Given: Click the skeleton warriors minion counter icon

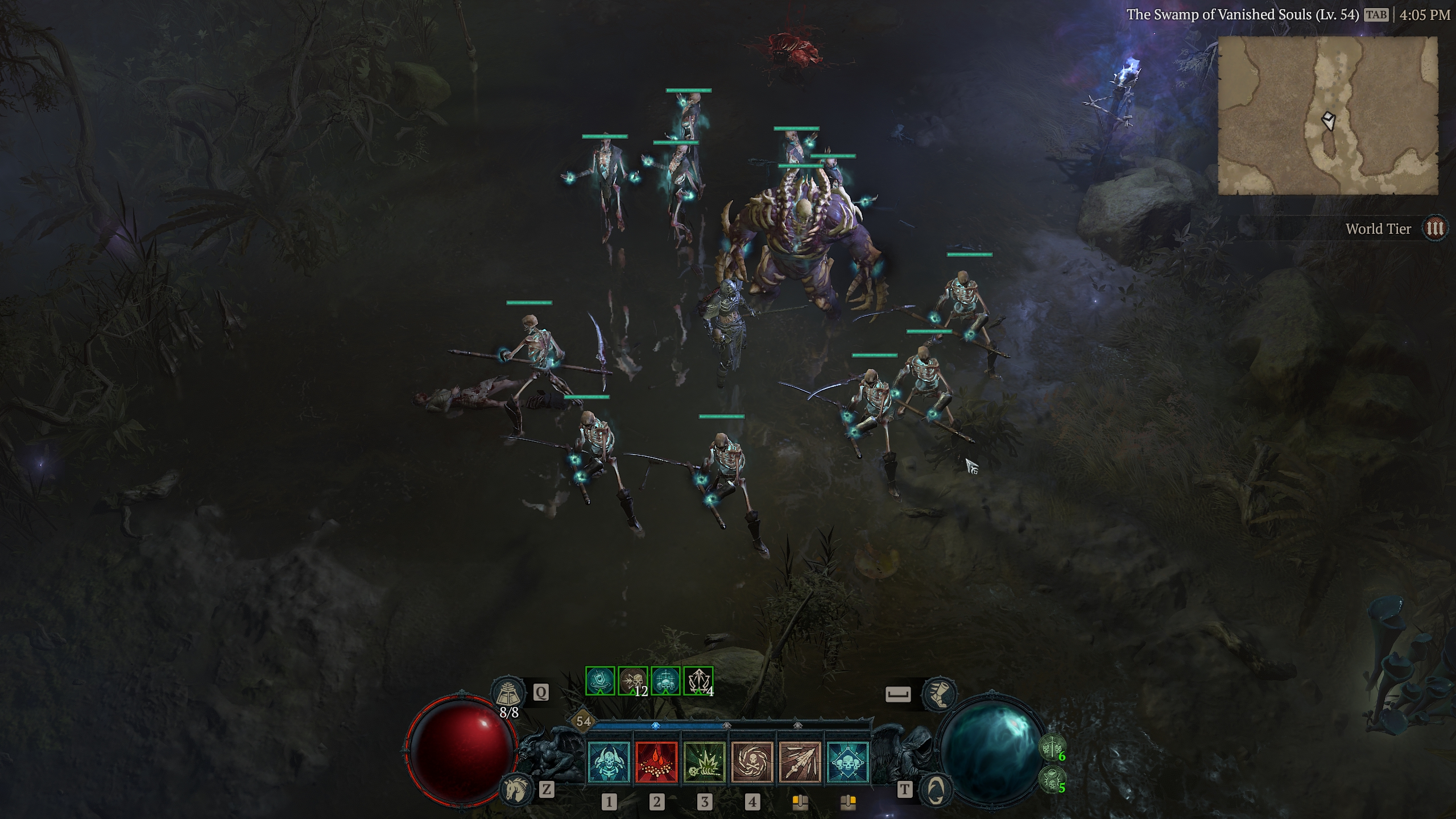Looking at the screenshot, I should point(1051,747).
